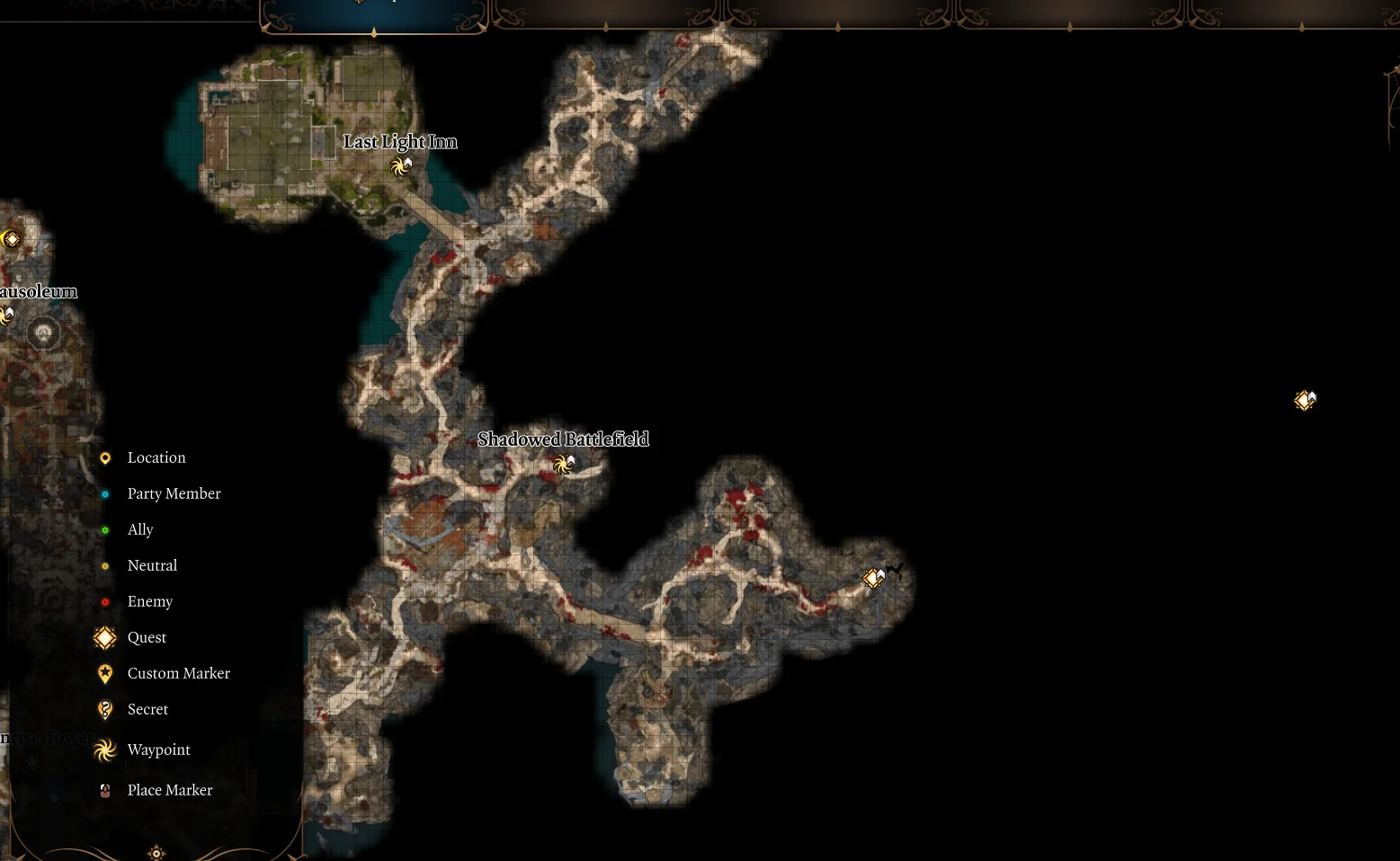Click the Quest symbol in the legend
Screen dimensions: 1400x861
pos(104,637)
